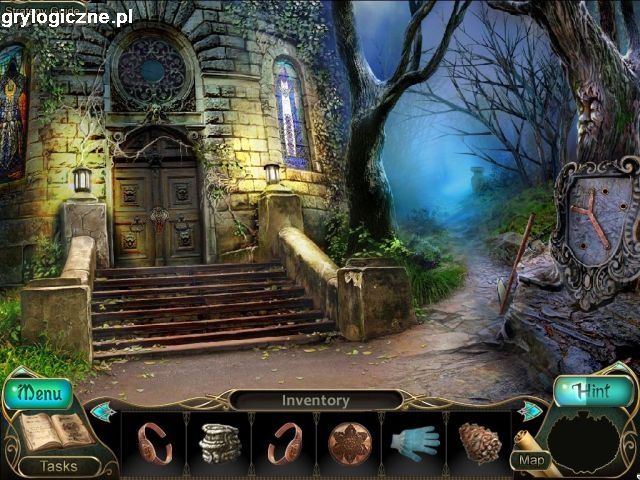Click the inventory right scroll arrow
This screenshot has width=640, height=480.
click(531, 411)
